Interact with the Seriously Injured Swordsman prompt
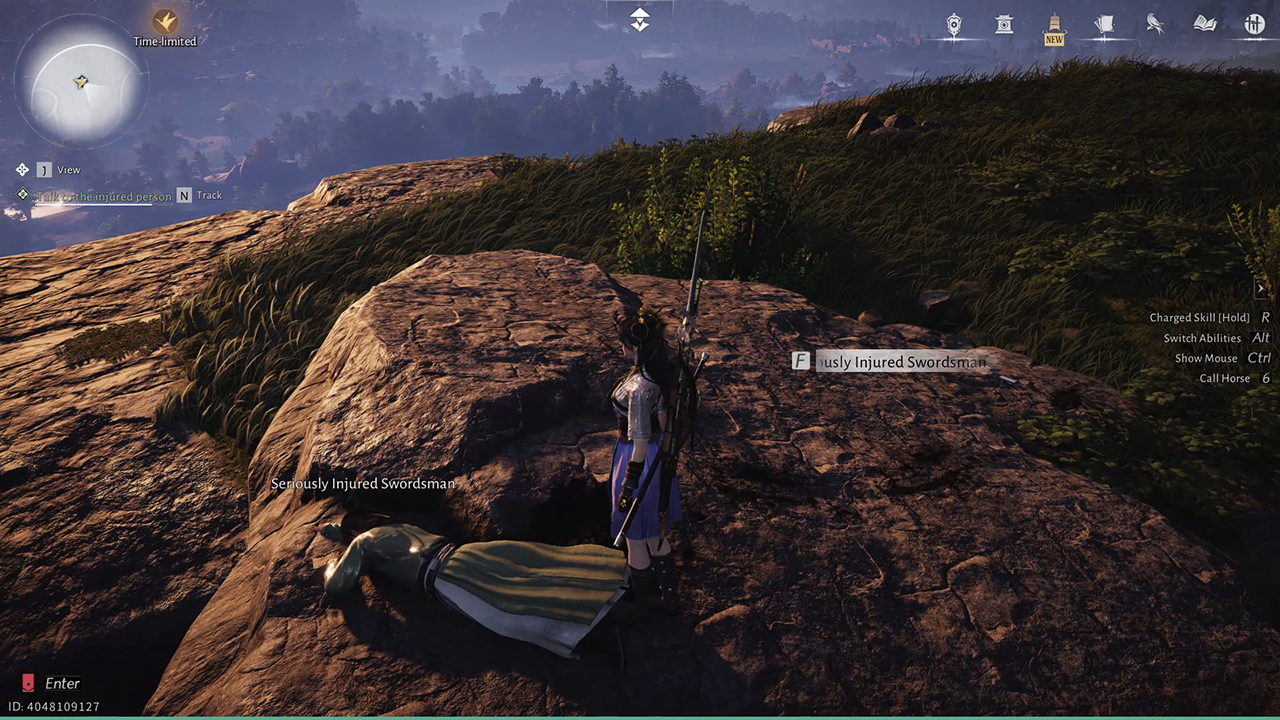 pos(890,362)
